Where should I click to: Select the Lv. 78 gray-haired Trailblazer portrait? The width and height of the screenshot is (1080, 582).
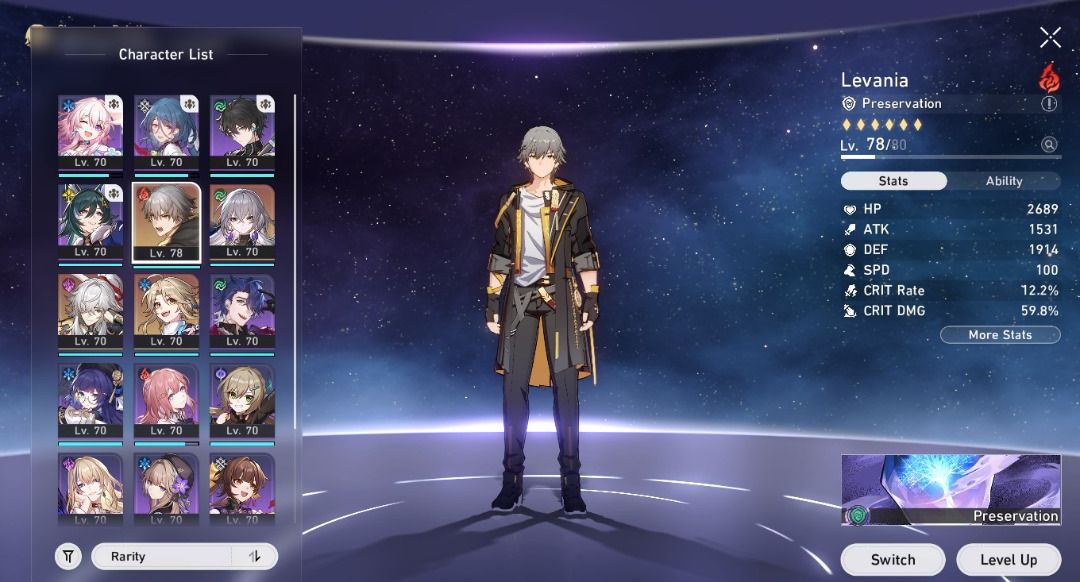(x=166, y=222)
